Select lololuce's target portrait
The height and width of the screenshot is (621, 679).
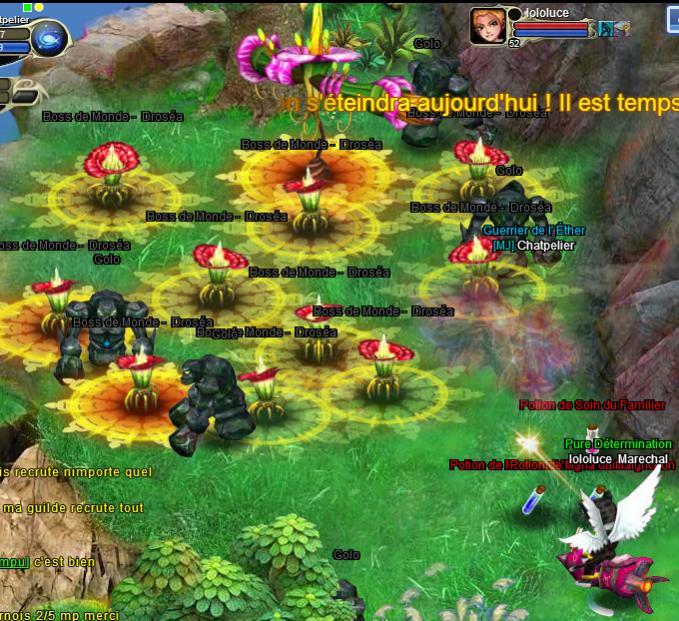point(487,26)
